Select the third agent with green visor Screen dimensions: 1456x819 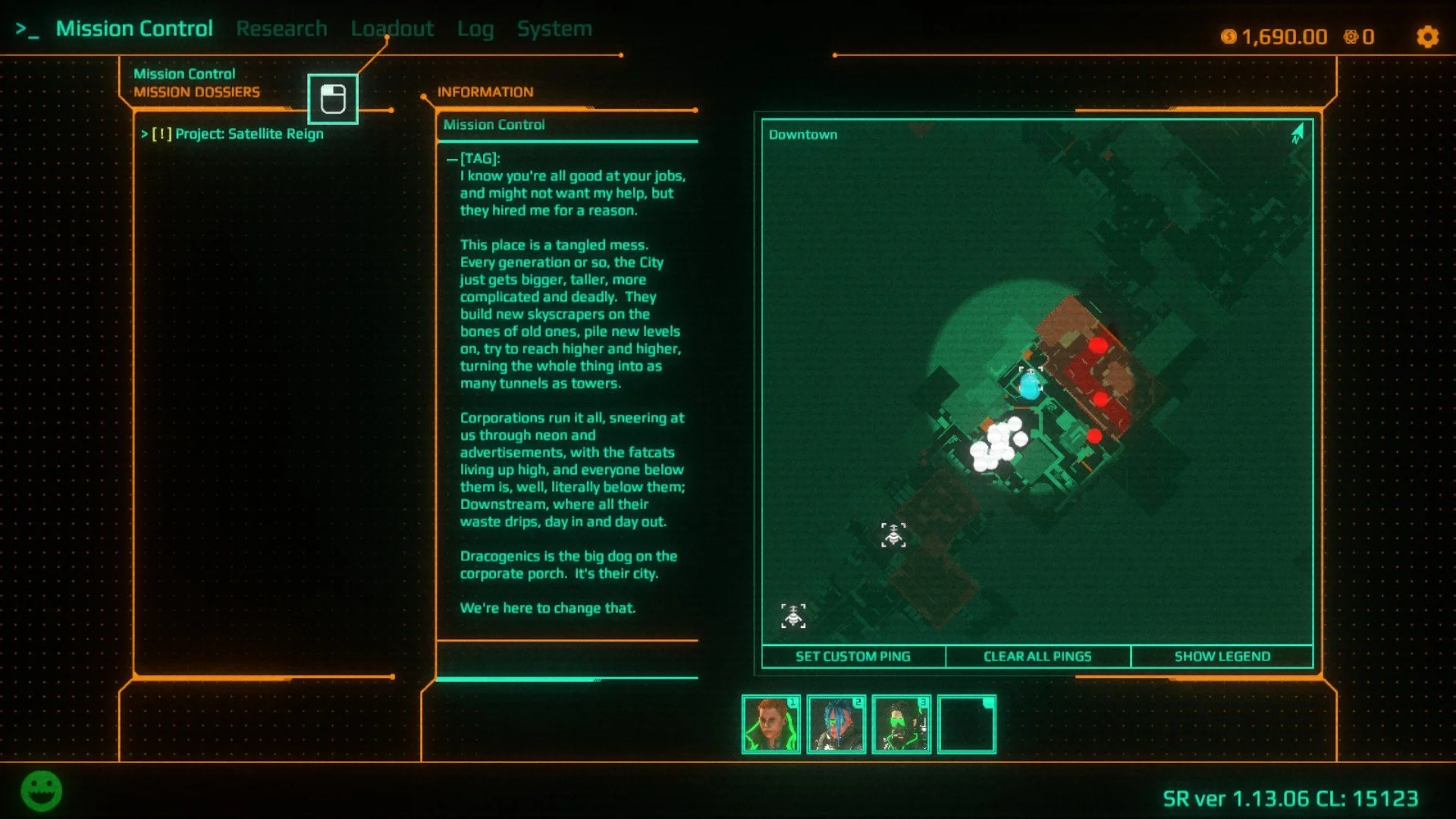pyautogui.click(x=901, y=725)
